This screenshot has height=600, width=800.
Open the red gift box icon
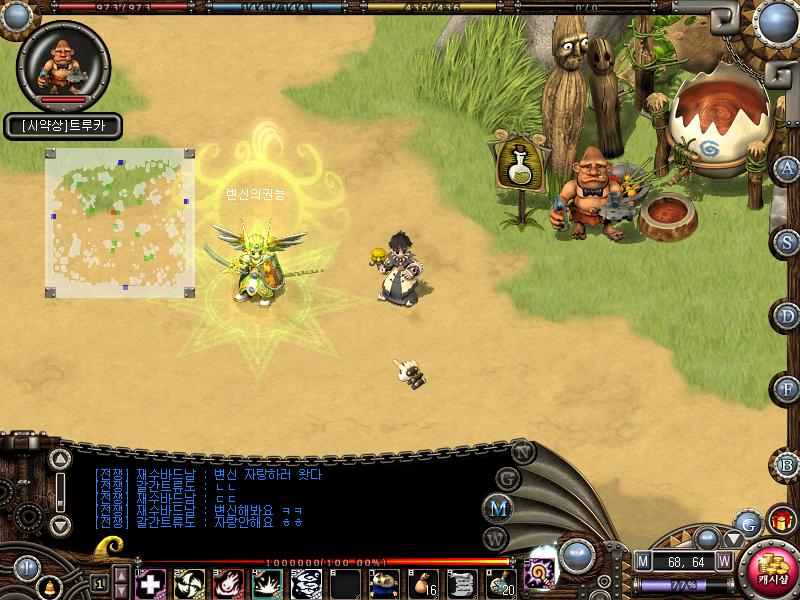pos(781,520)
